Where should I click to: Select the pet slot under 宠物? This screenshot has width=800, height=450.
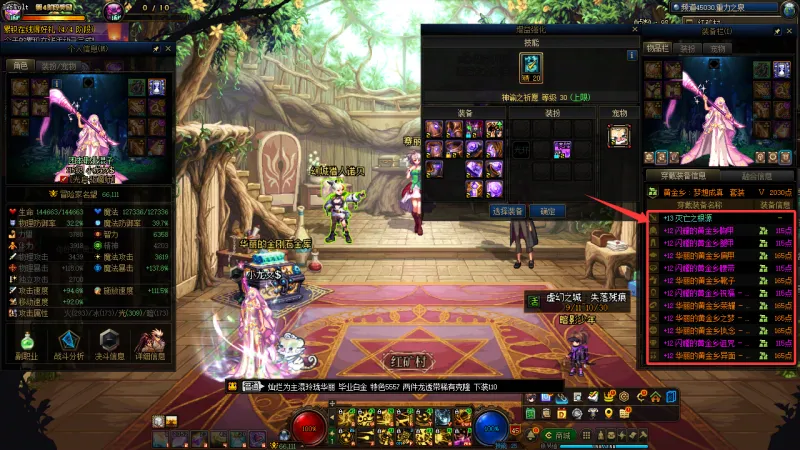coord(617,136)
